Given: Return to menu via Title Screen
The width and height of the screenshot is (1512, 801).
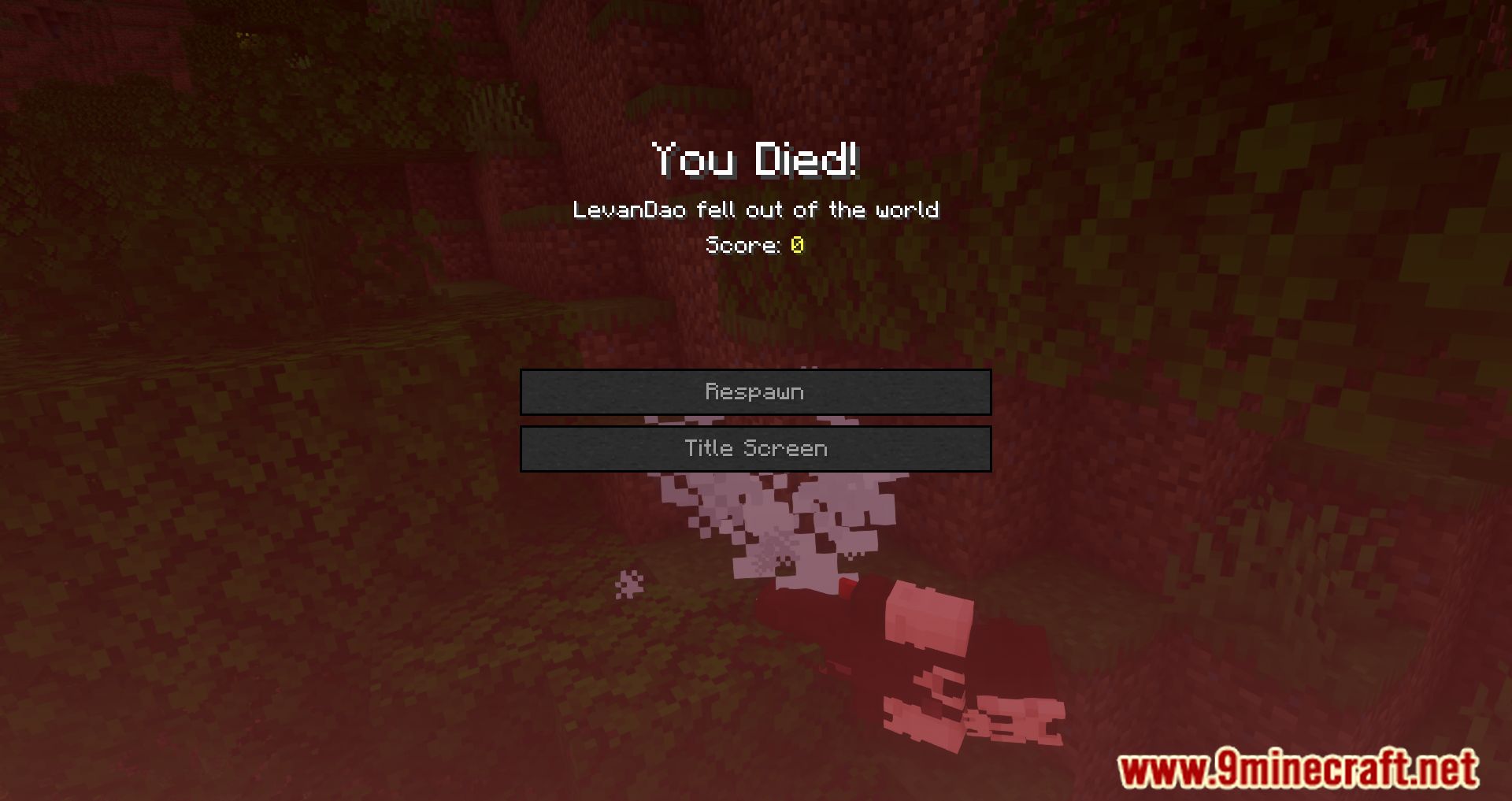Looking at the screenshot, I should point(754,448).
